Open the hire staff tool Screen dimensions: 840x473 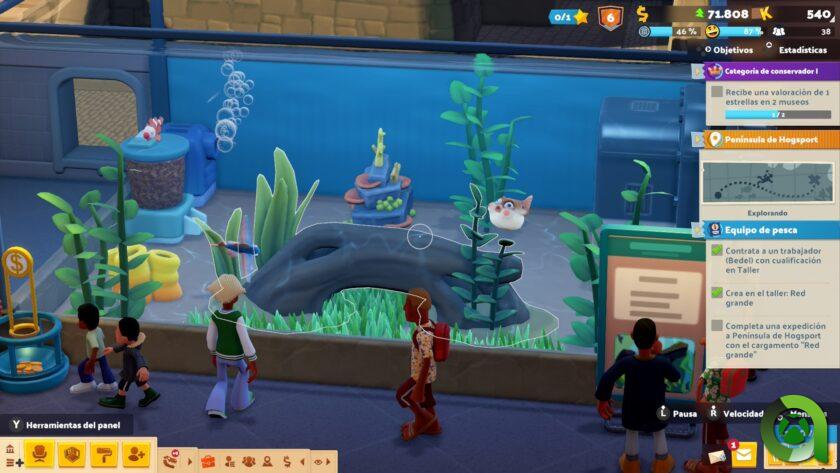[135, 455]
